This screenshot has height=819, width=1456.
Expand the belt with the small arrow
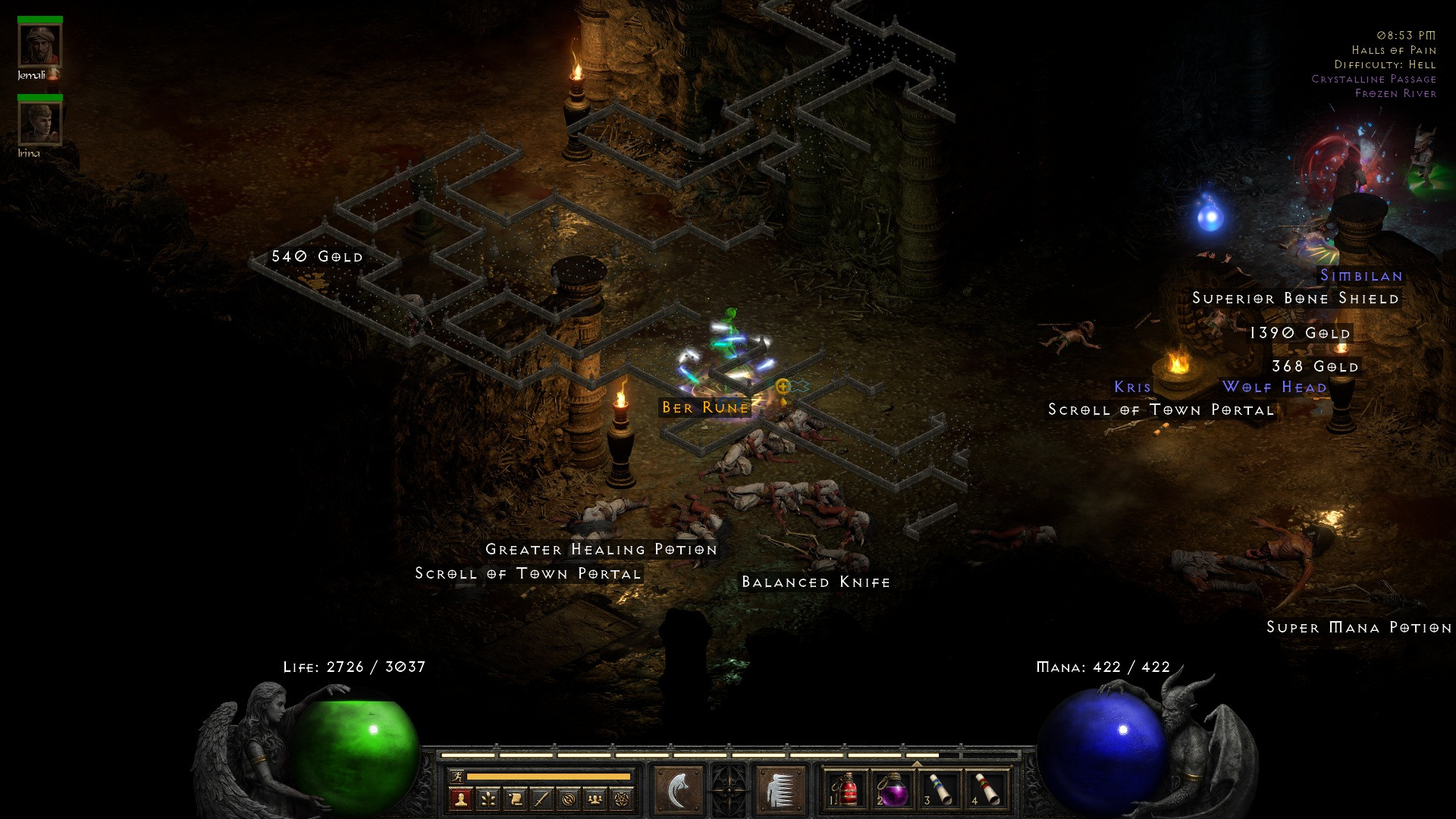coord(916,763)
